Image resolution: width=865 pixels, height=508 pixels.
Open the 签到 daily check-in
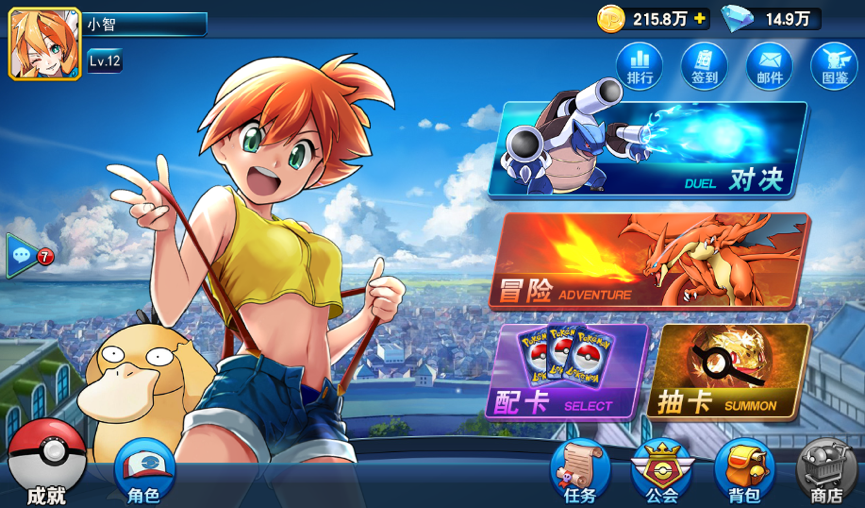click(704, 65)
